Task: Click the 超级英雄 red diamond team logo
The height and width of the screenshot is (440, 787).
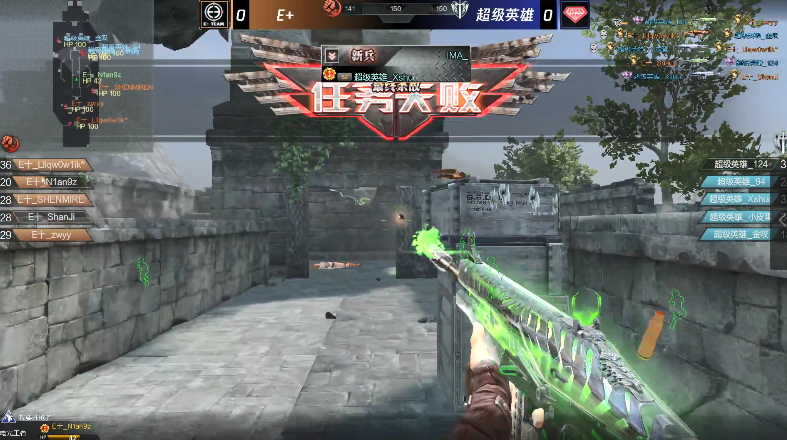Action: [574, 14]
